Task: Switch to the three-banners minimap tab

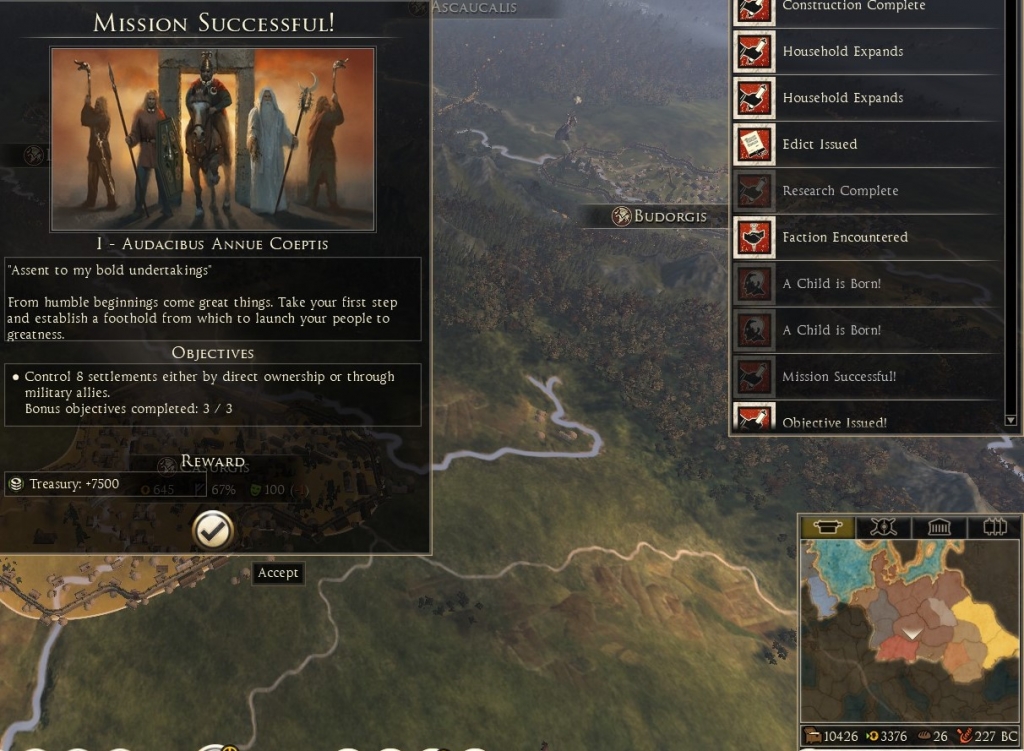Action: pos(993,527)
